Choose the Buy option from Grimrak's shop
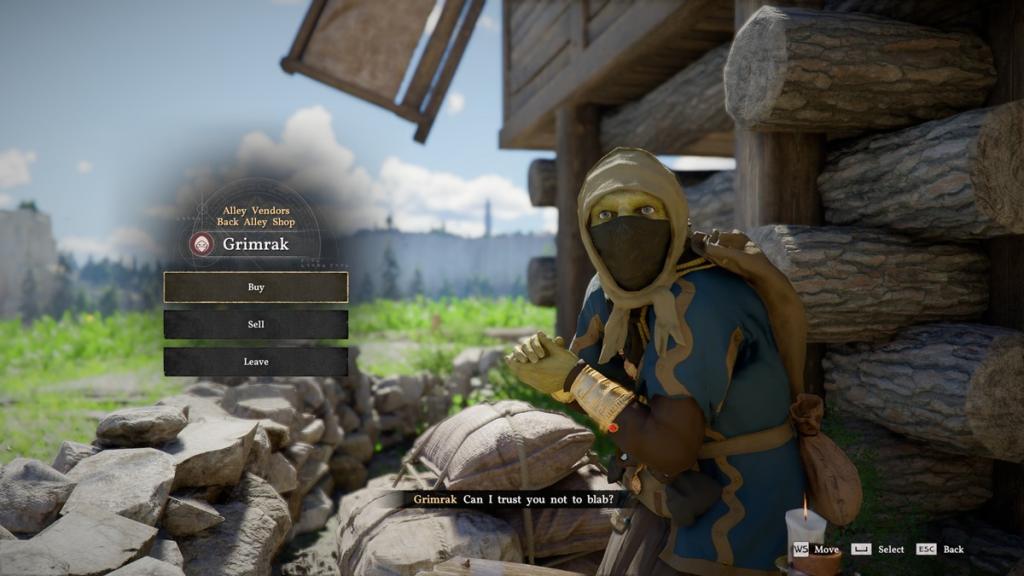 pos(256,287)
